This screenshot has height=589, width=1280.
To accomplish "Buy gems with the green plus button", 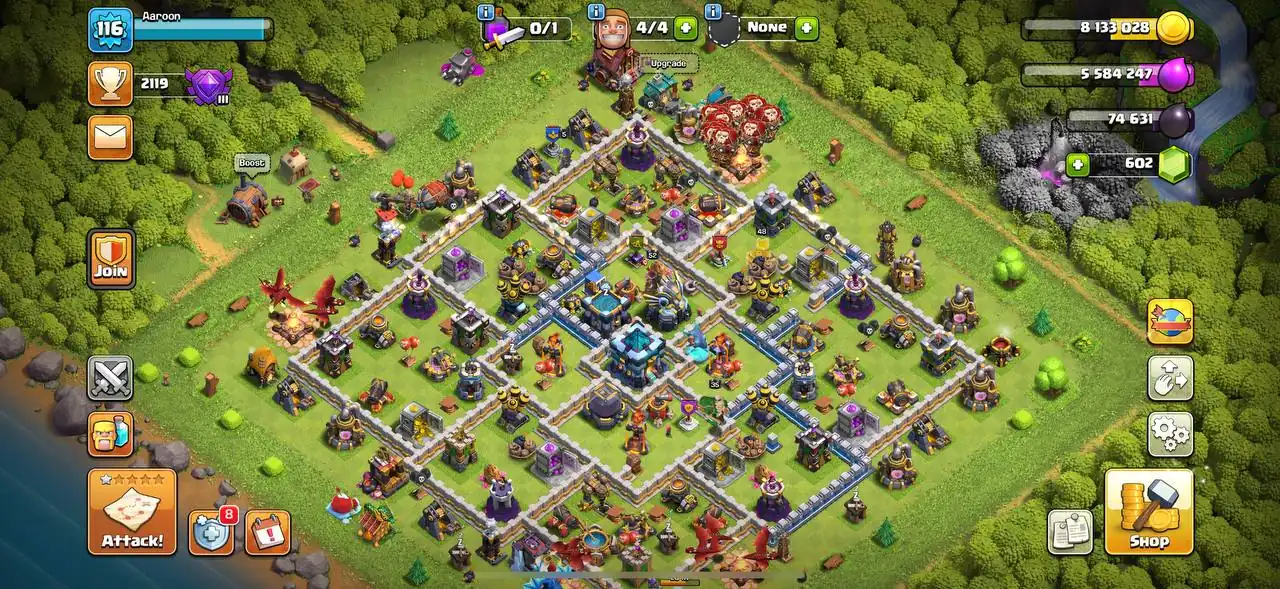I will tap(1077, 164).
